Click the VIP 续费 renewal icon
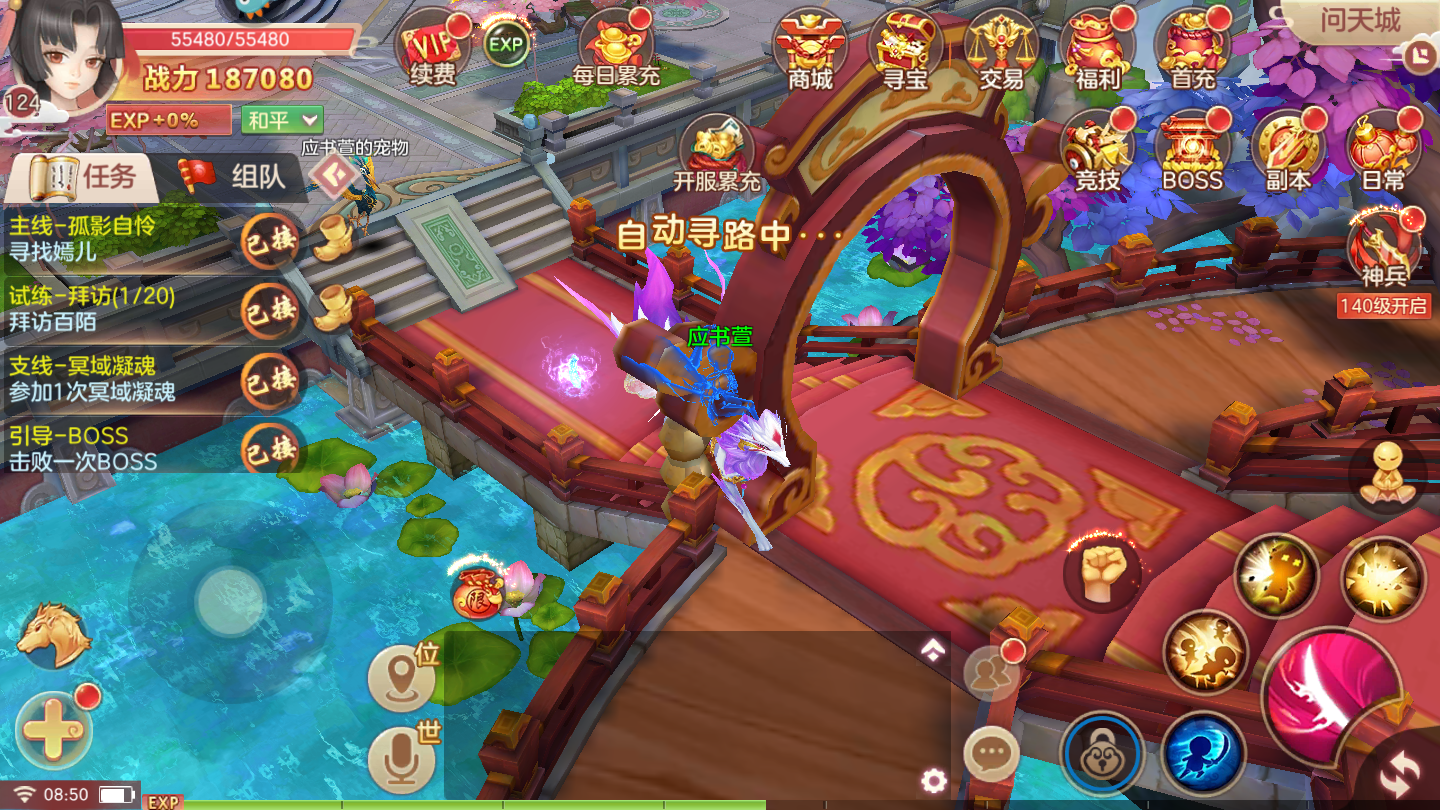 click(x=433, y=50)
